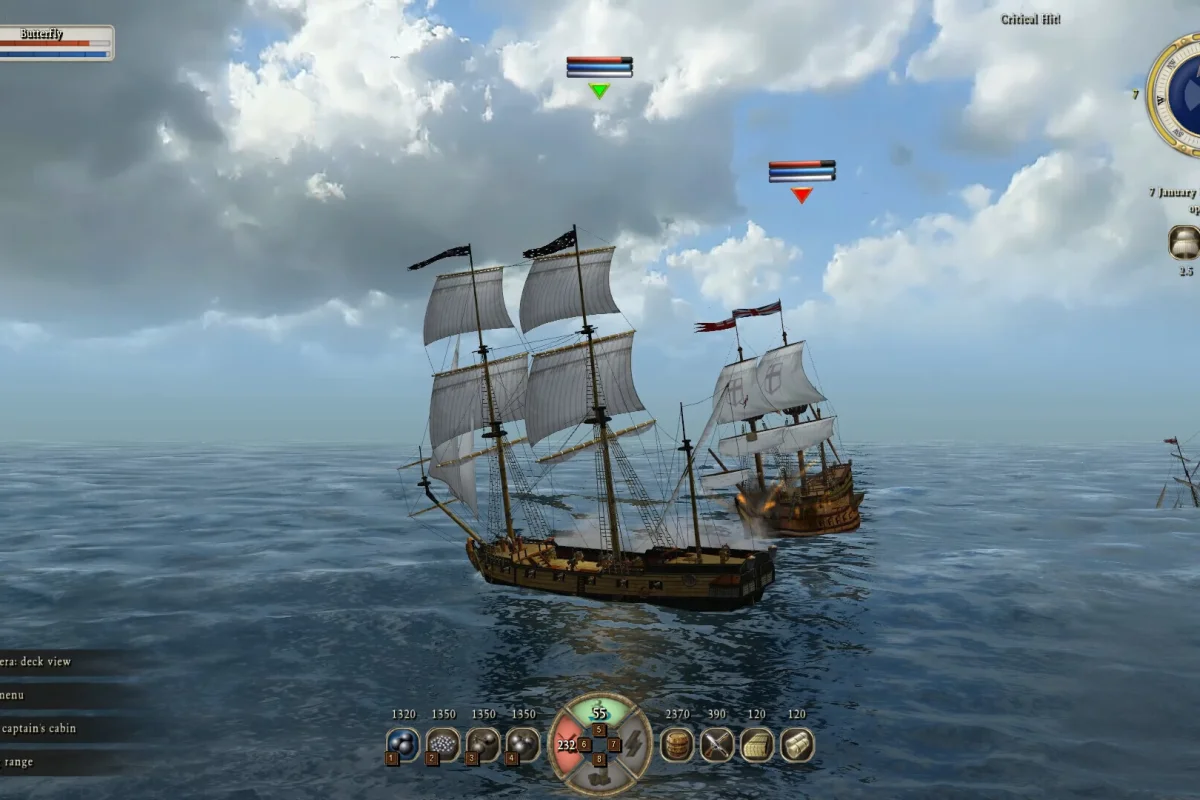Go to the captain's cabin

[38, 728]
